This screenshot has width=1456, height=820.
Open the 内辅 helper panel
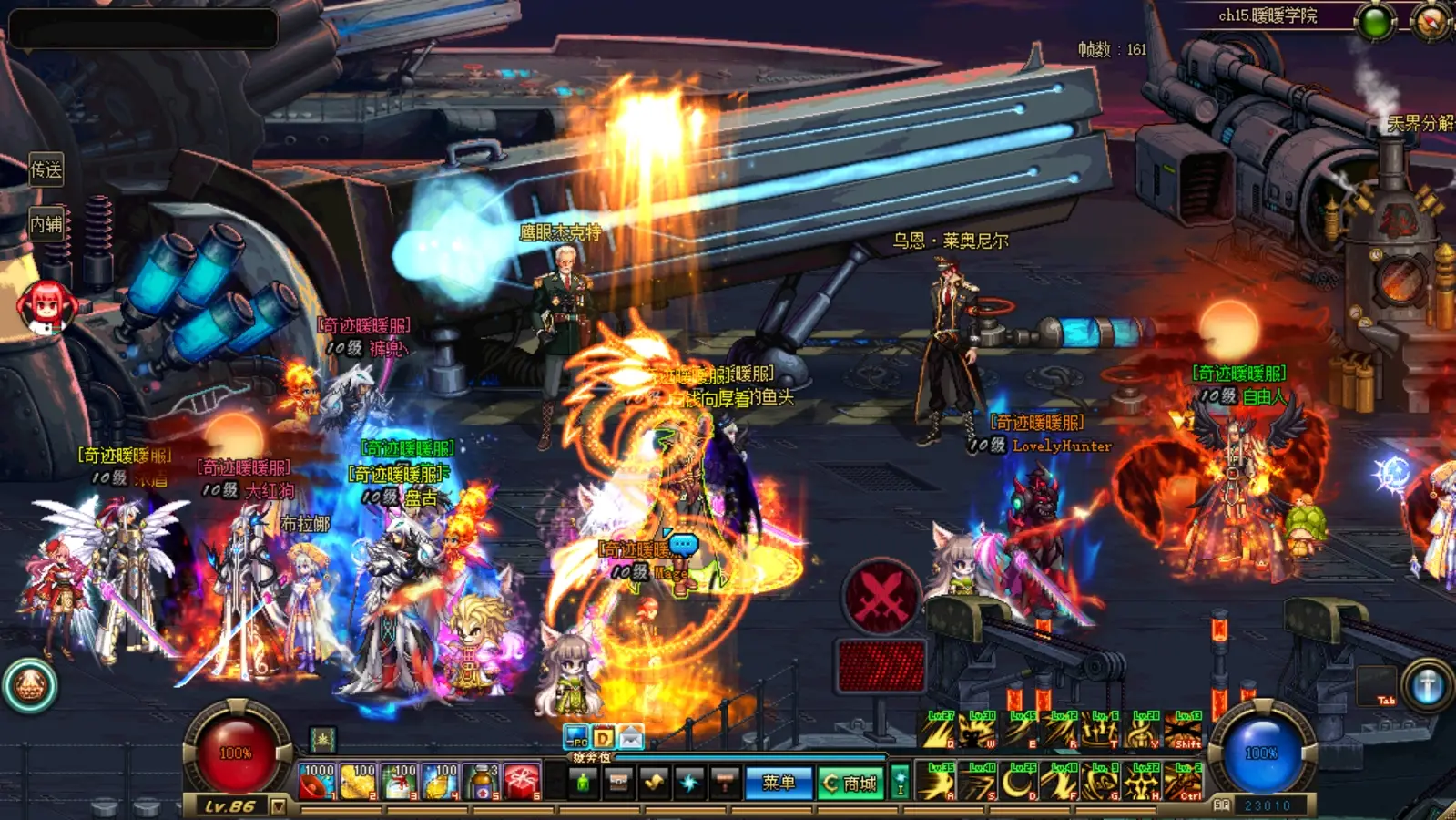(46, 223)
